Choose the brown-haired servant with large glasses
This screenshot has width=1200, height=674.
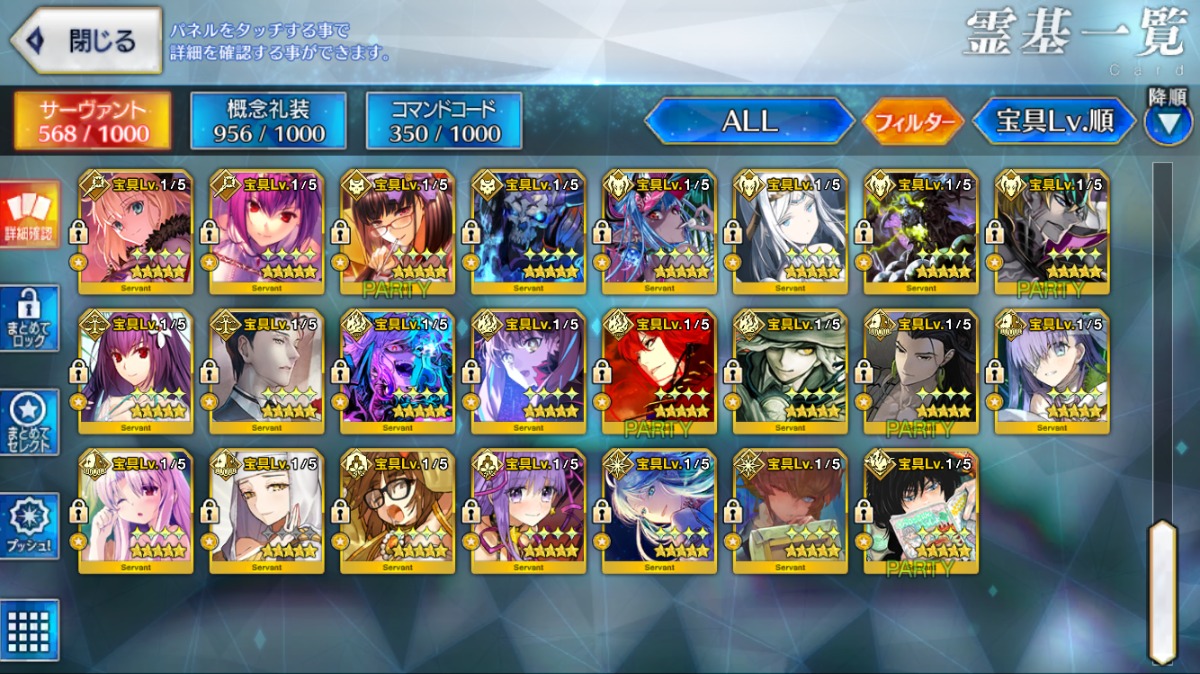397,512
